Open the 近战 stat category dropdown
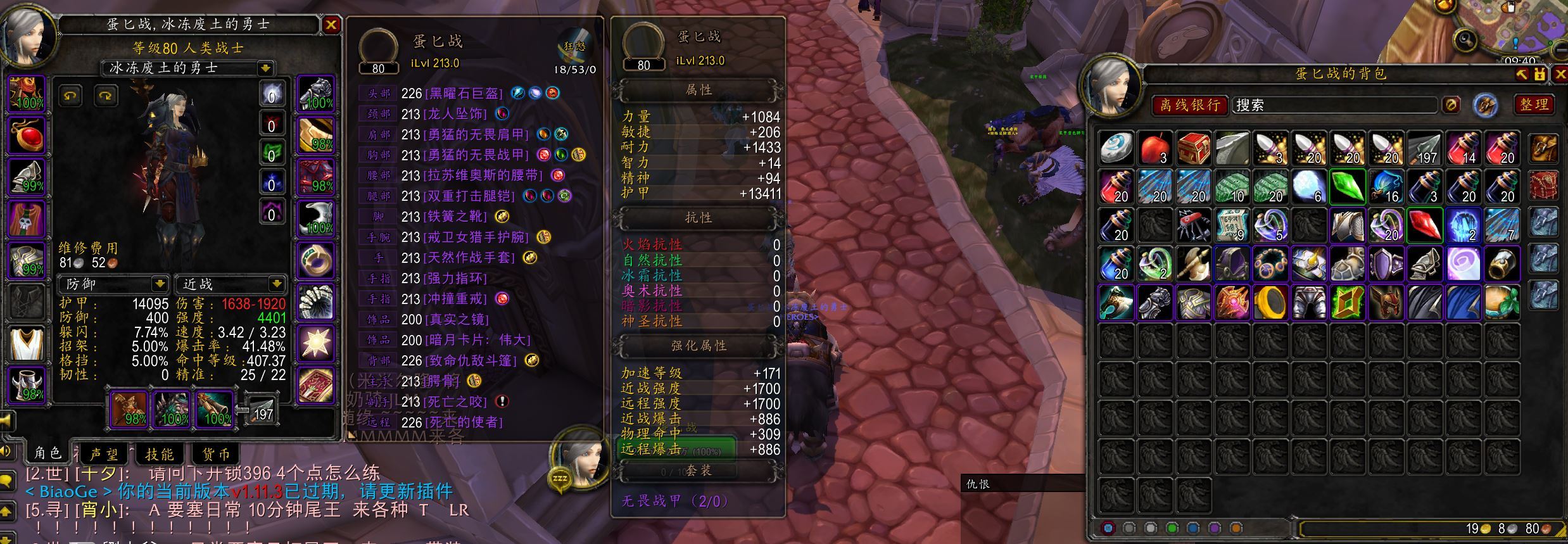Image resolution: width=1568 pixels, height=544 pixels. [x=277, y=283]
